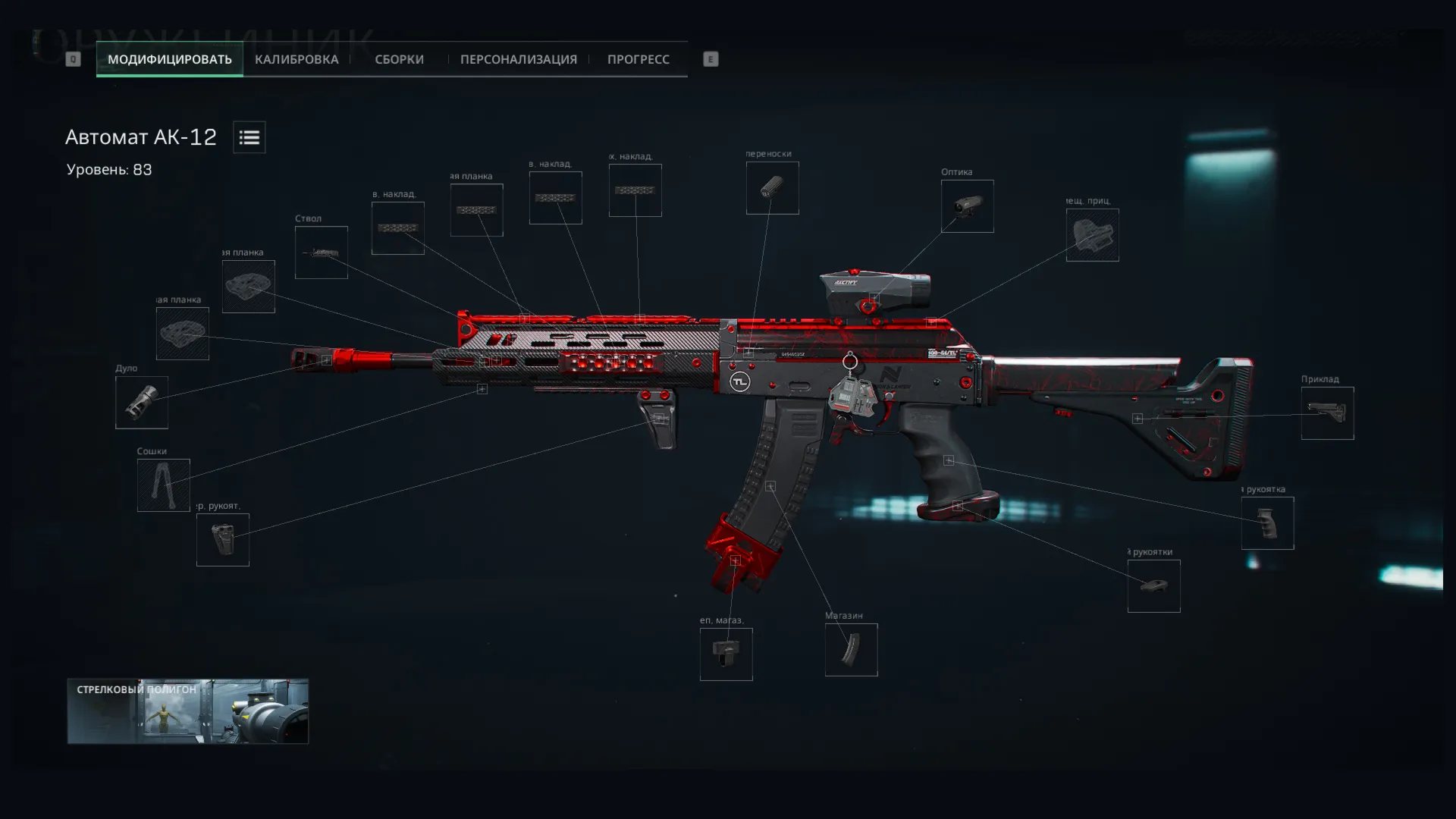This screenshot has width=1456, height=819.
Task: Open the pistol grip attachment slot
Action: point(1267,523)
